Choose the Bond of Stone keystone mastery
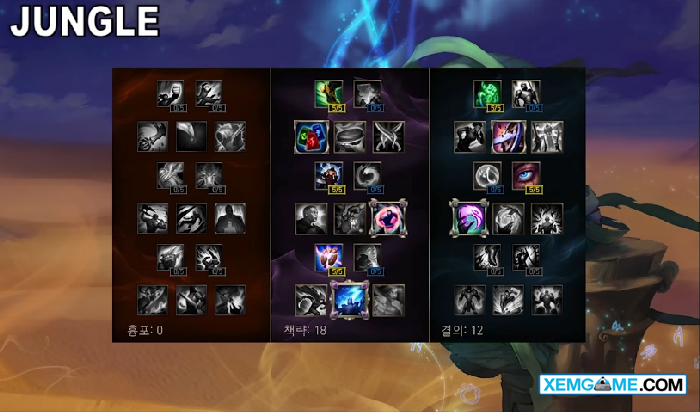 547,298
